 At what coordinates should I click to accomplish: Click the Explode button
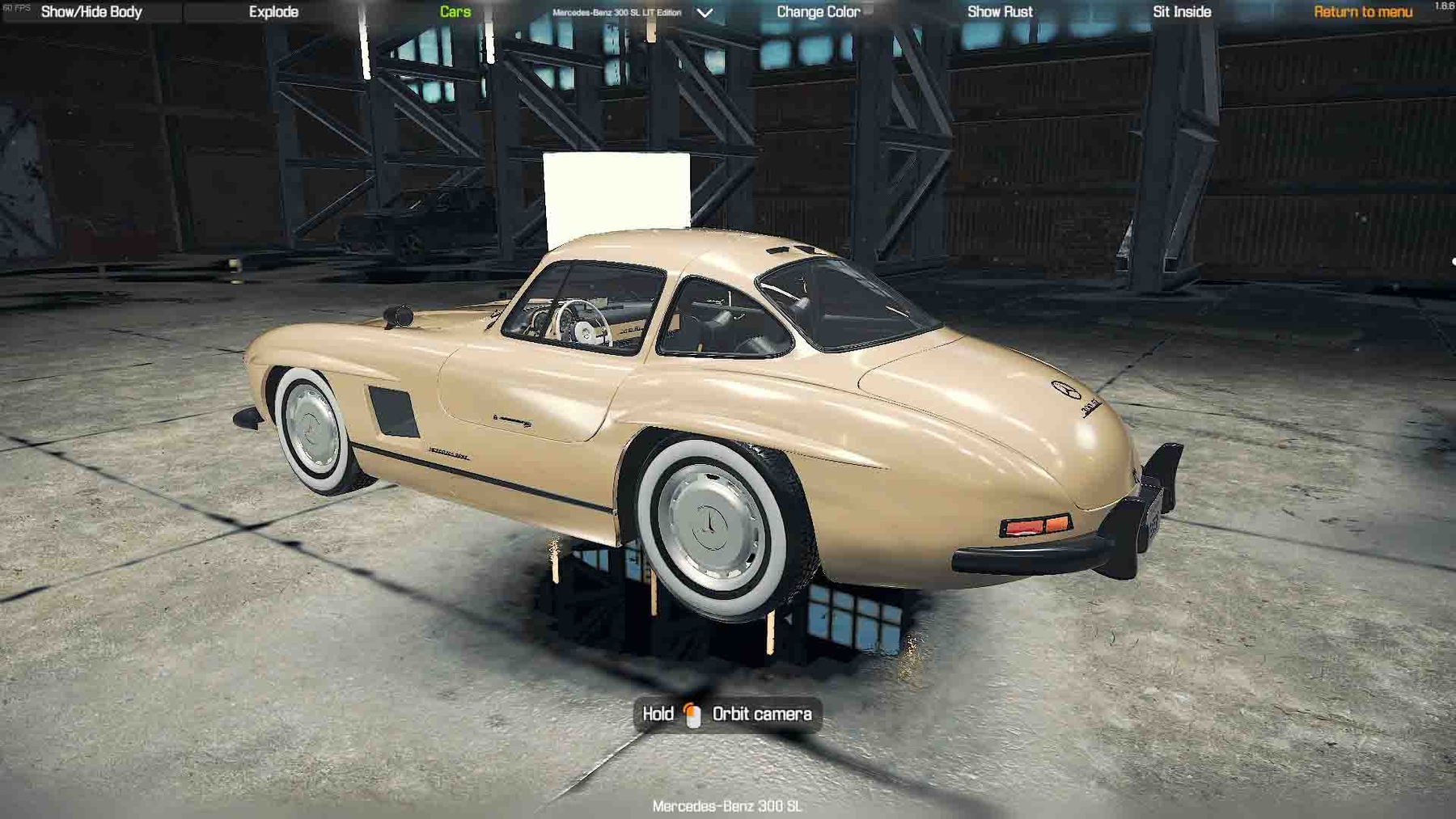(273, 12)
